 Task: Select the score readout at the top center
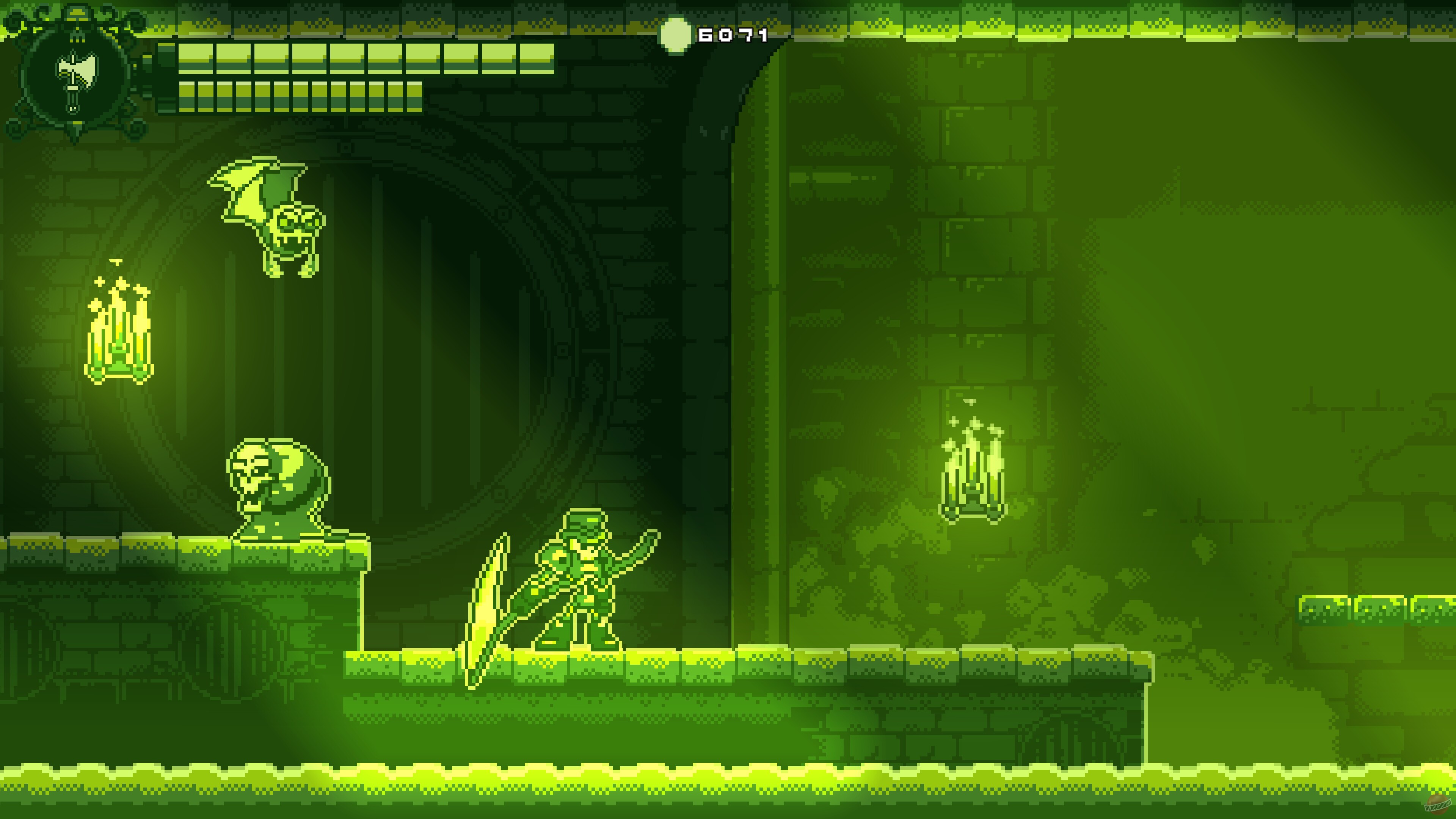tap(732, 36)
